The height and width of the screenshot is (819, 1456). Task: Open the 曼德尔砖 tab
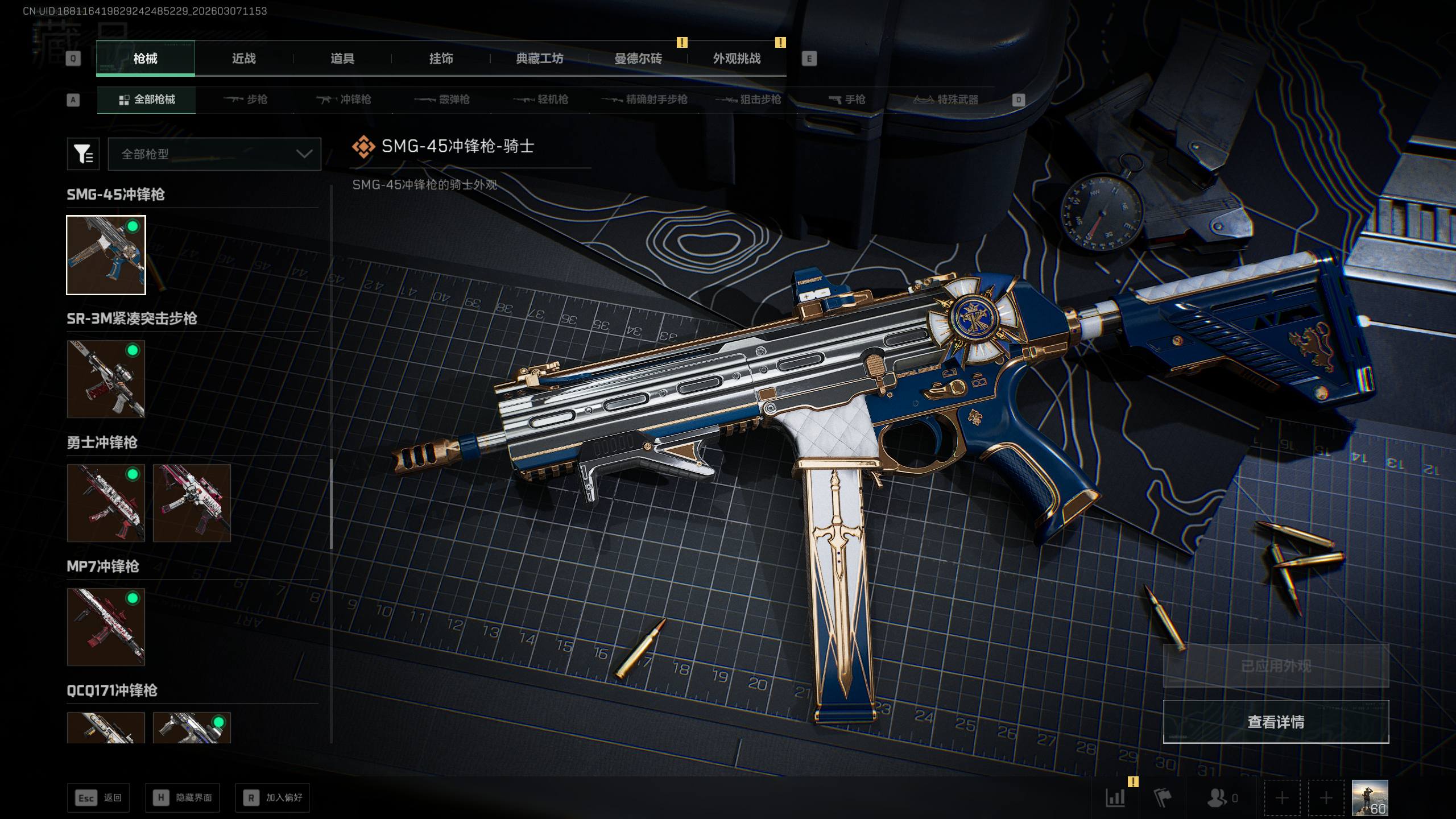pyautogui.click(x=638, y=59)
